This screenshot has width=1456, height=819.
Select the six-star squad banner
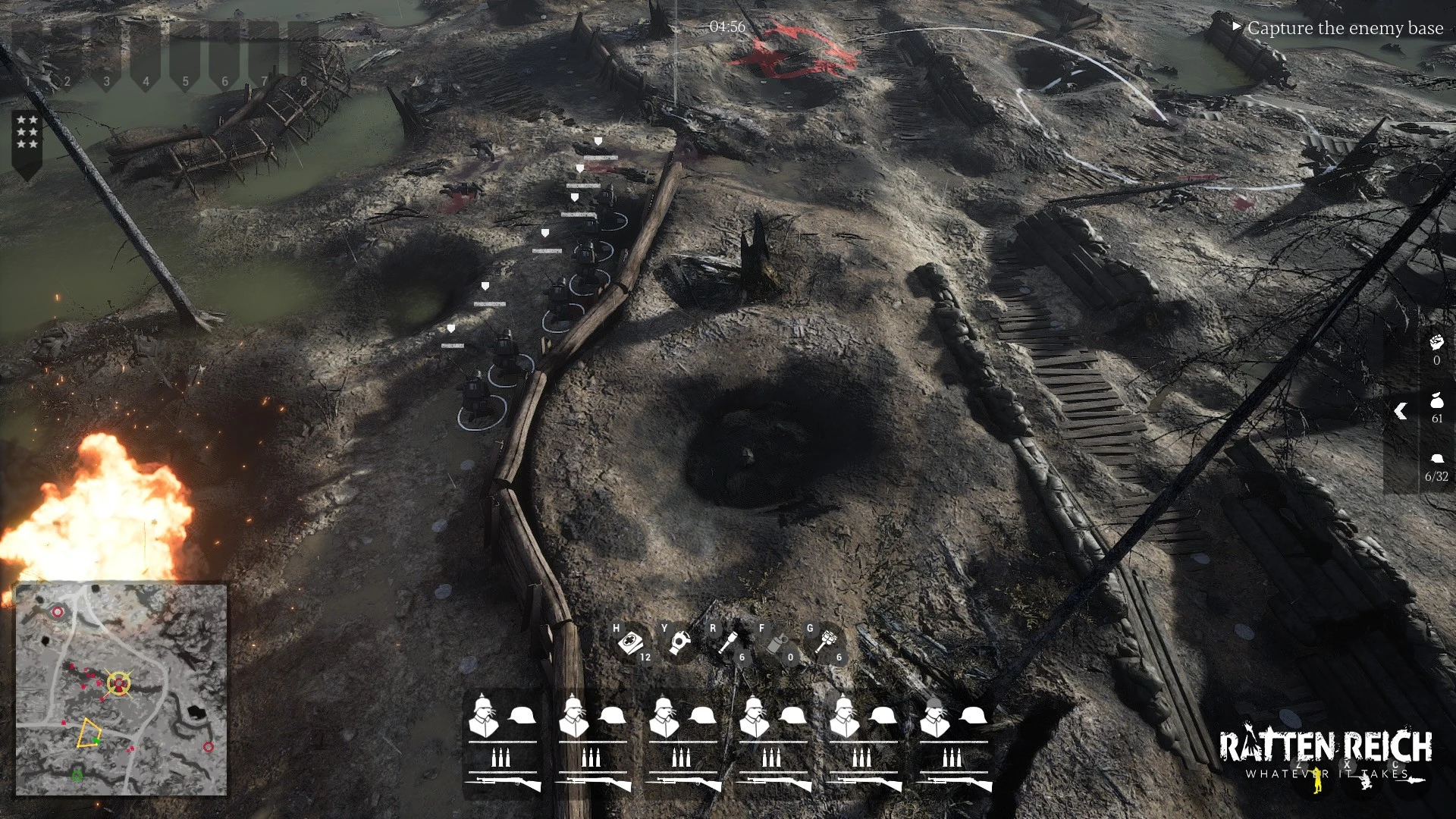pos(27,136)
